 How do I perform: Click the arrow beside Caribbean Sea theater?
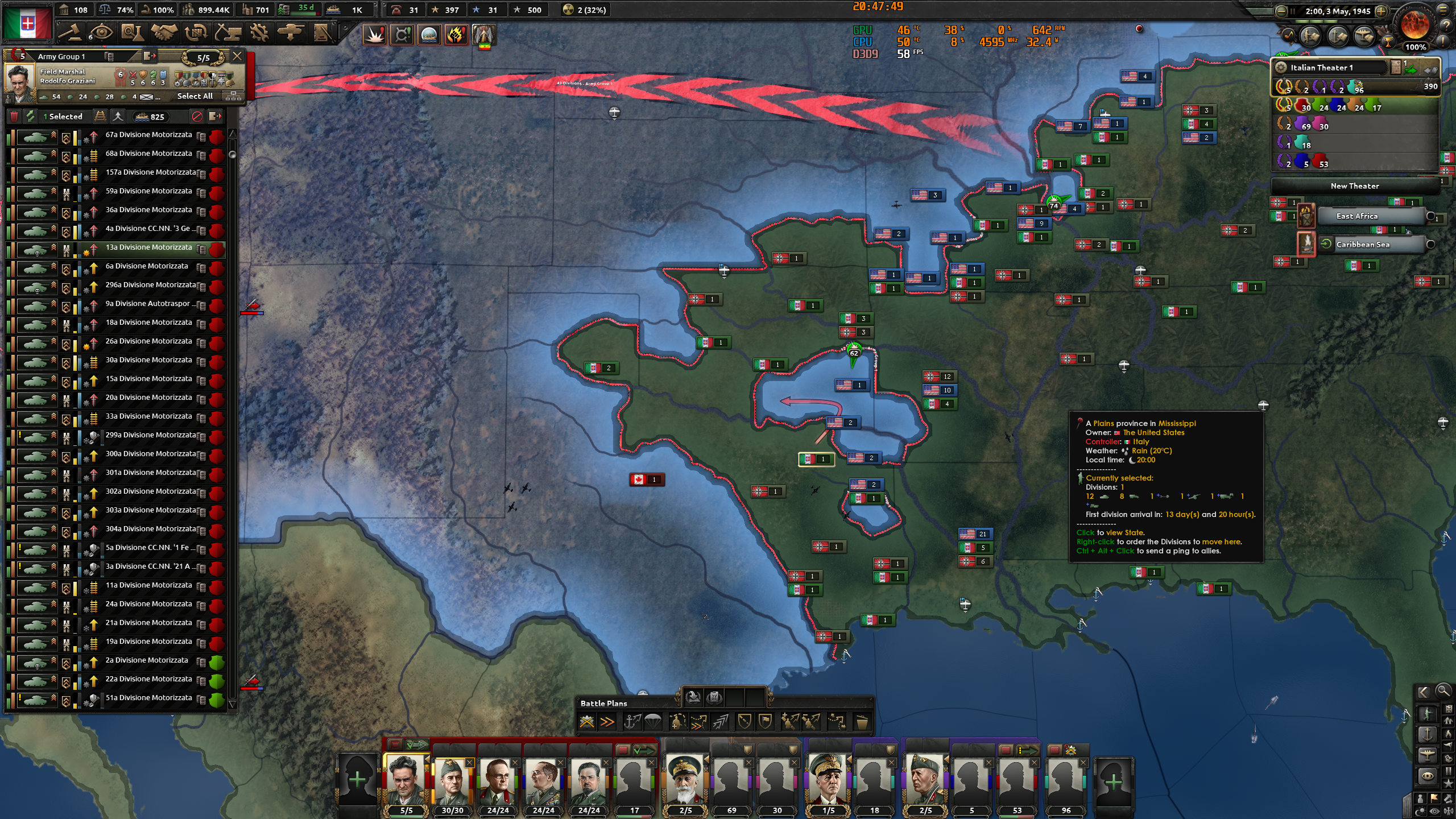1327,244
